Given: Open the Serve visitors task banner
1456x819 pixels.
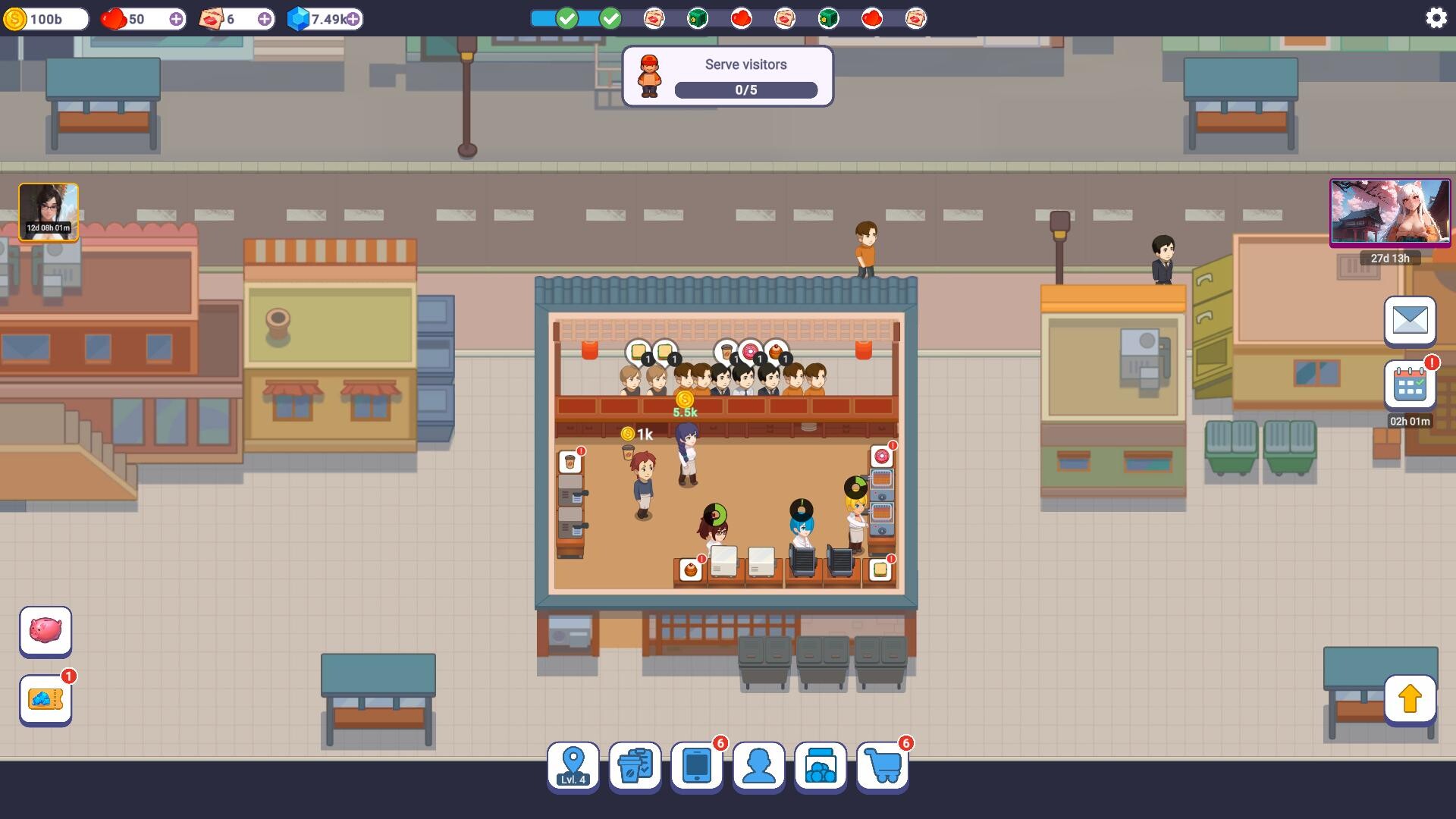Looking at the screenshot, I should point(728,76).
